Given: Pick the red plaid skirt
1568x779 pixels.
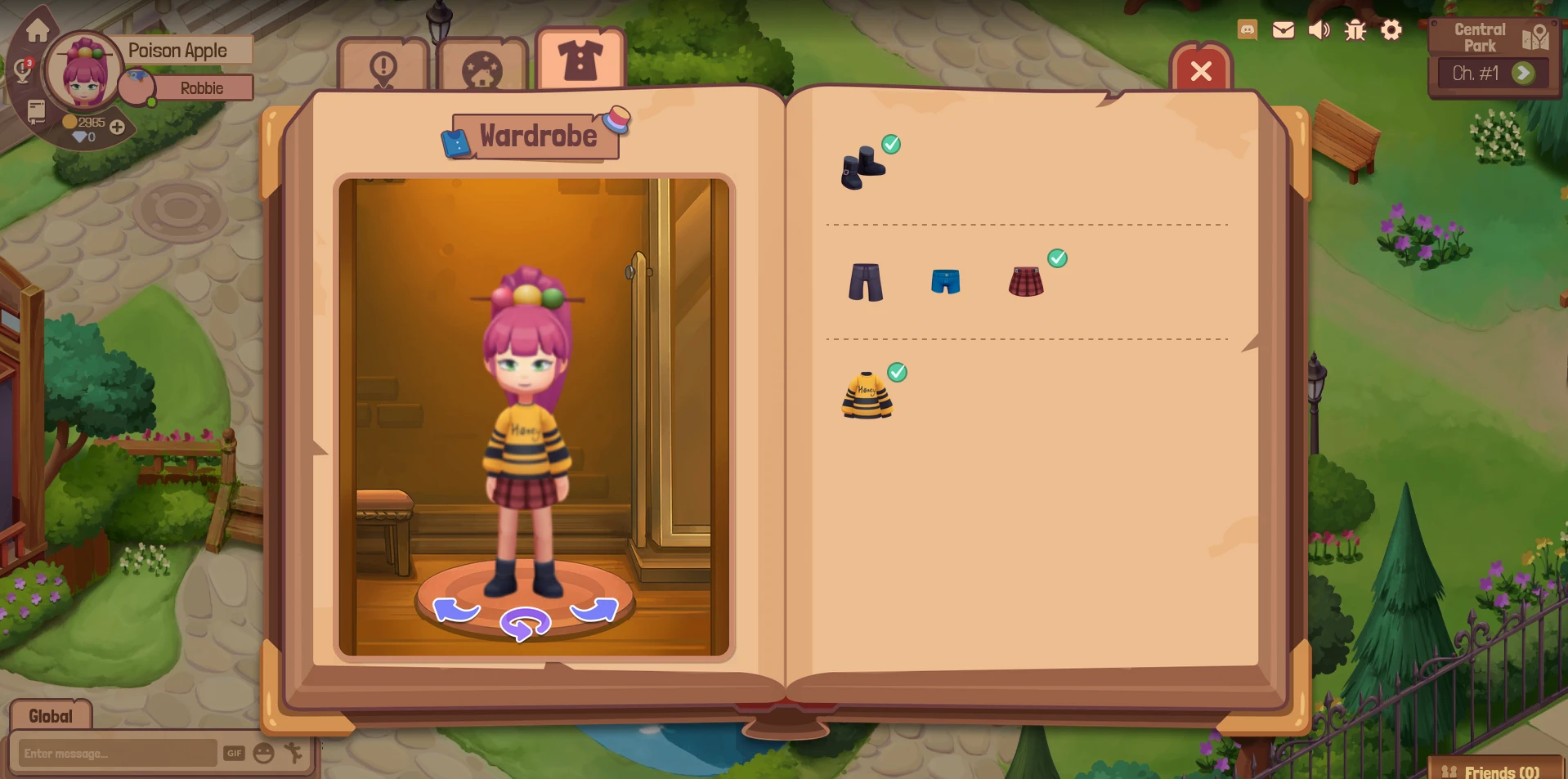Looking at the screenshot, I should point(1026,282).
